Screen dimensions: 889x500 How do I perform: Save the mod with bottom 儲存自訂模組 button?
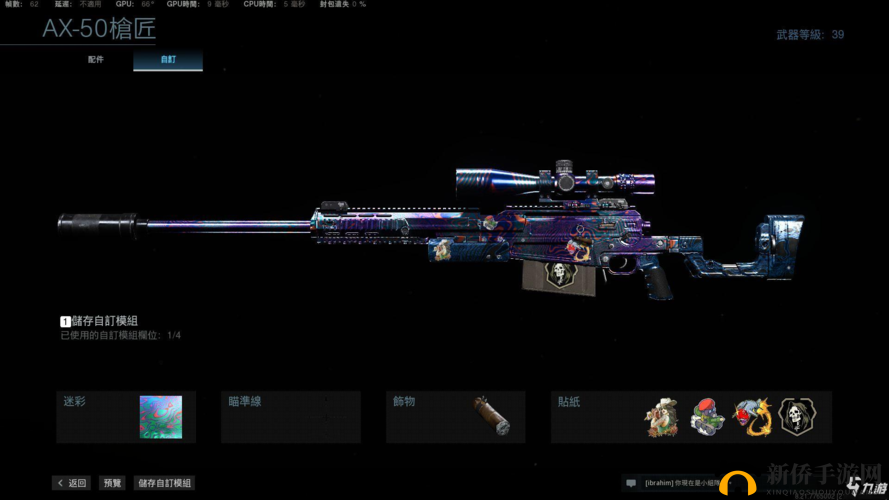164,483
